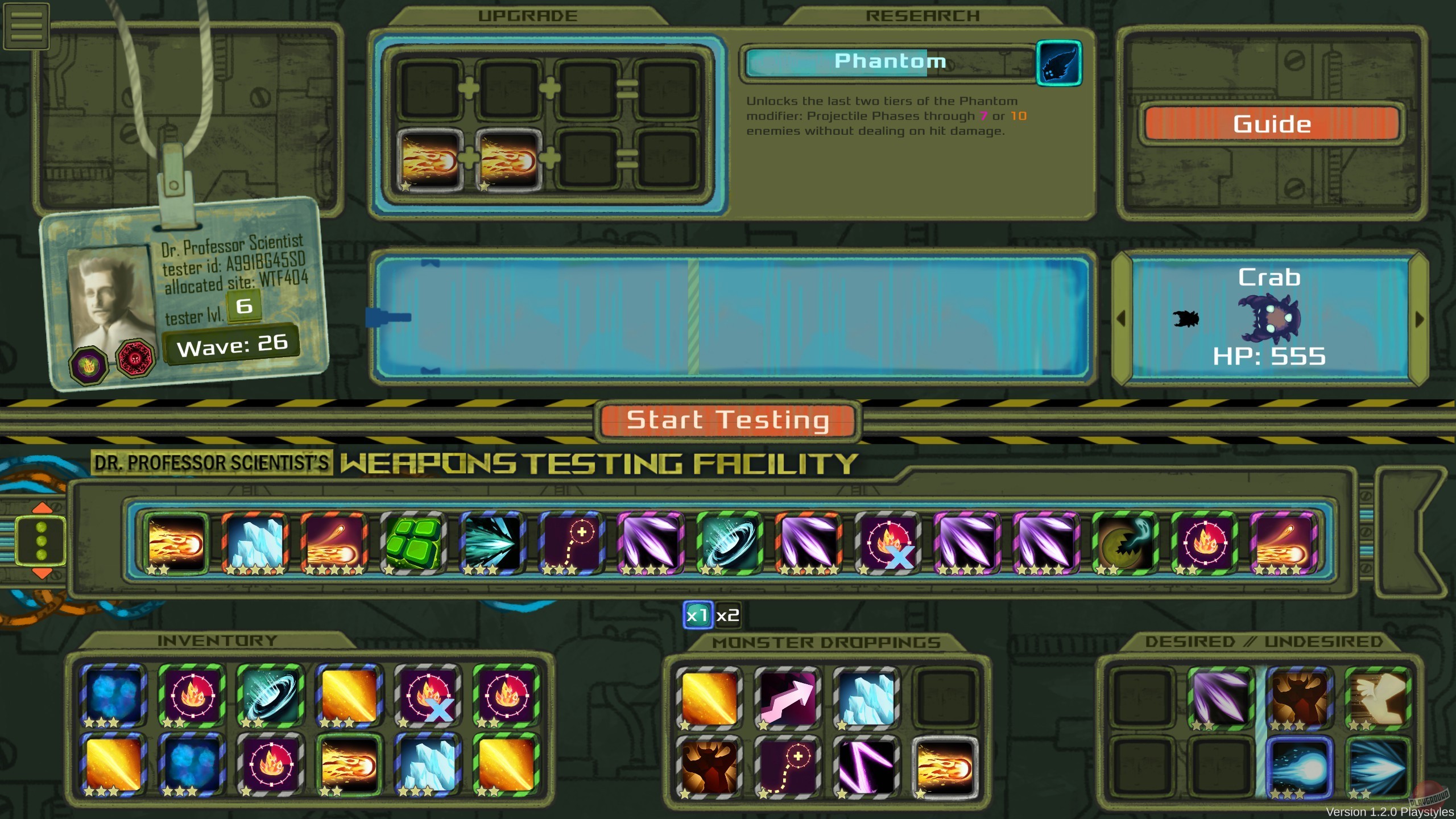Image resolution: width=1456 pixels, height=819 pixels.
Task: Open the Phantom research selector
Action: pyautogui.click(x=1059, y=63)
